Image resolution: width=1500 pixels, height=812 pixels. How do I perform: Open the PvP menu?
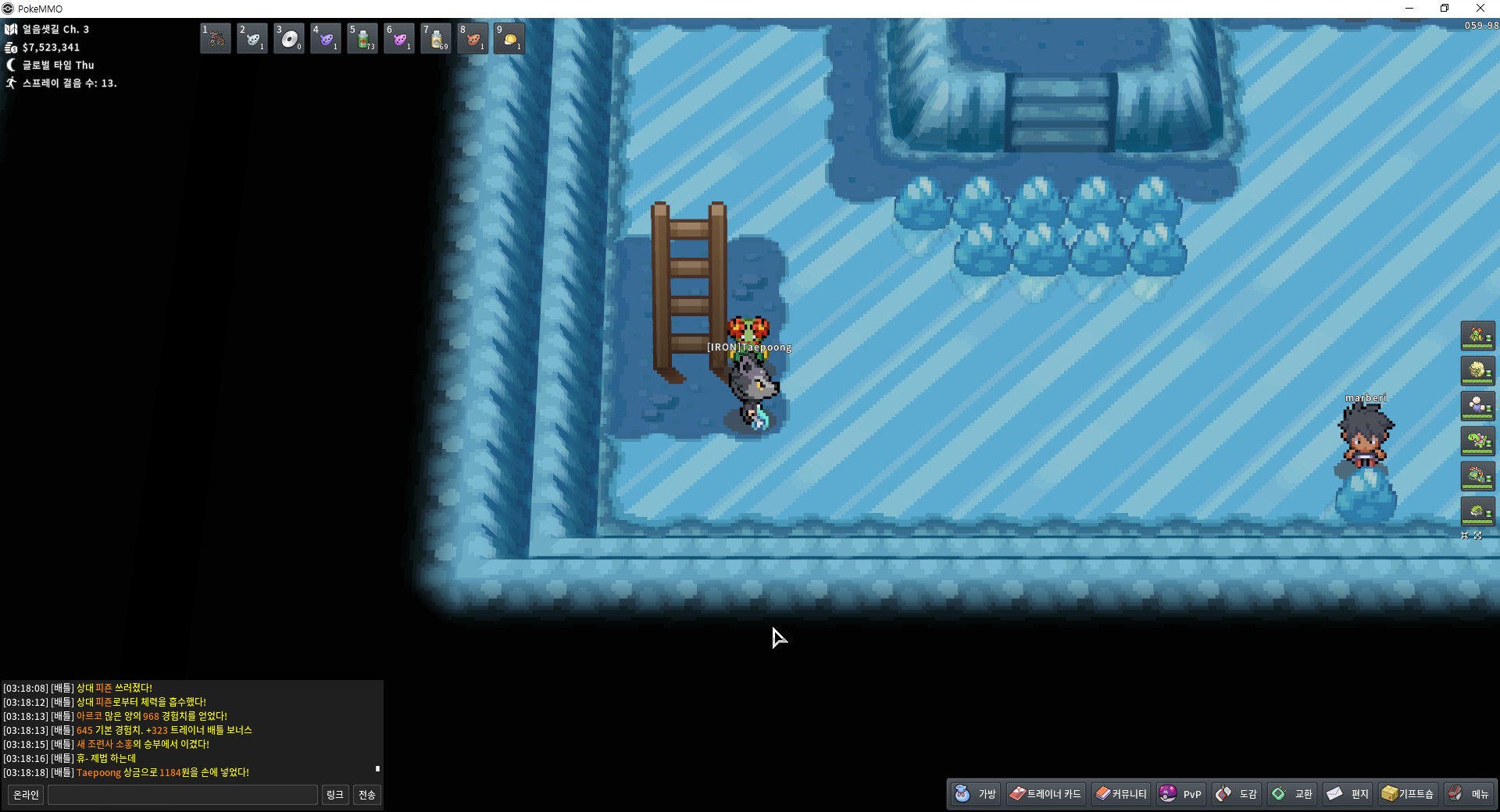[1180, 794]
